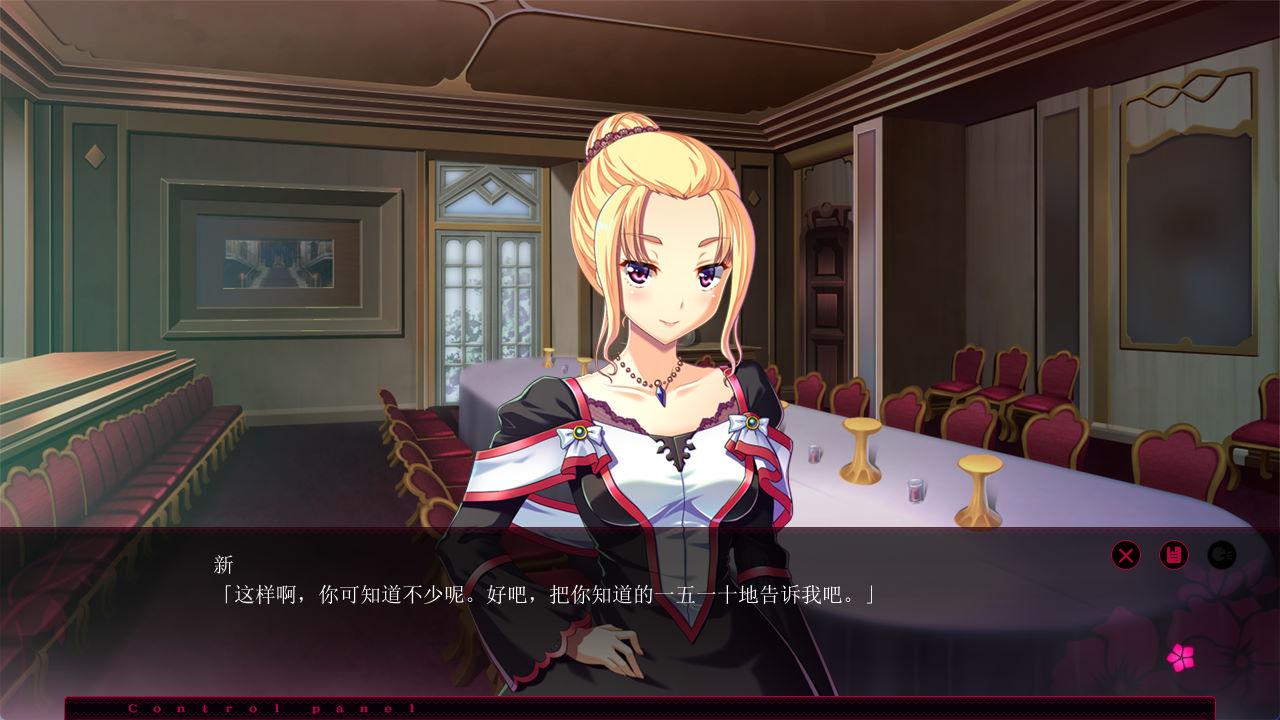This screenshot has height=720, width=1280.
Task: Advance dialogue via the pink flower indicator
Action: pyautogui.click(x=1180, y=657)
